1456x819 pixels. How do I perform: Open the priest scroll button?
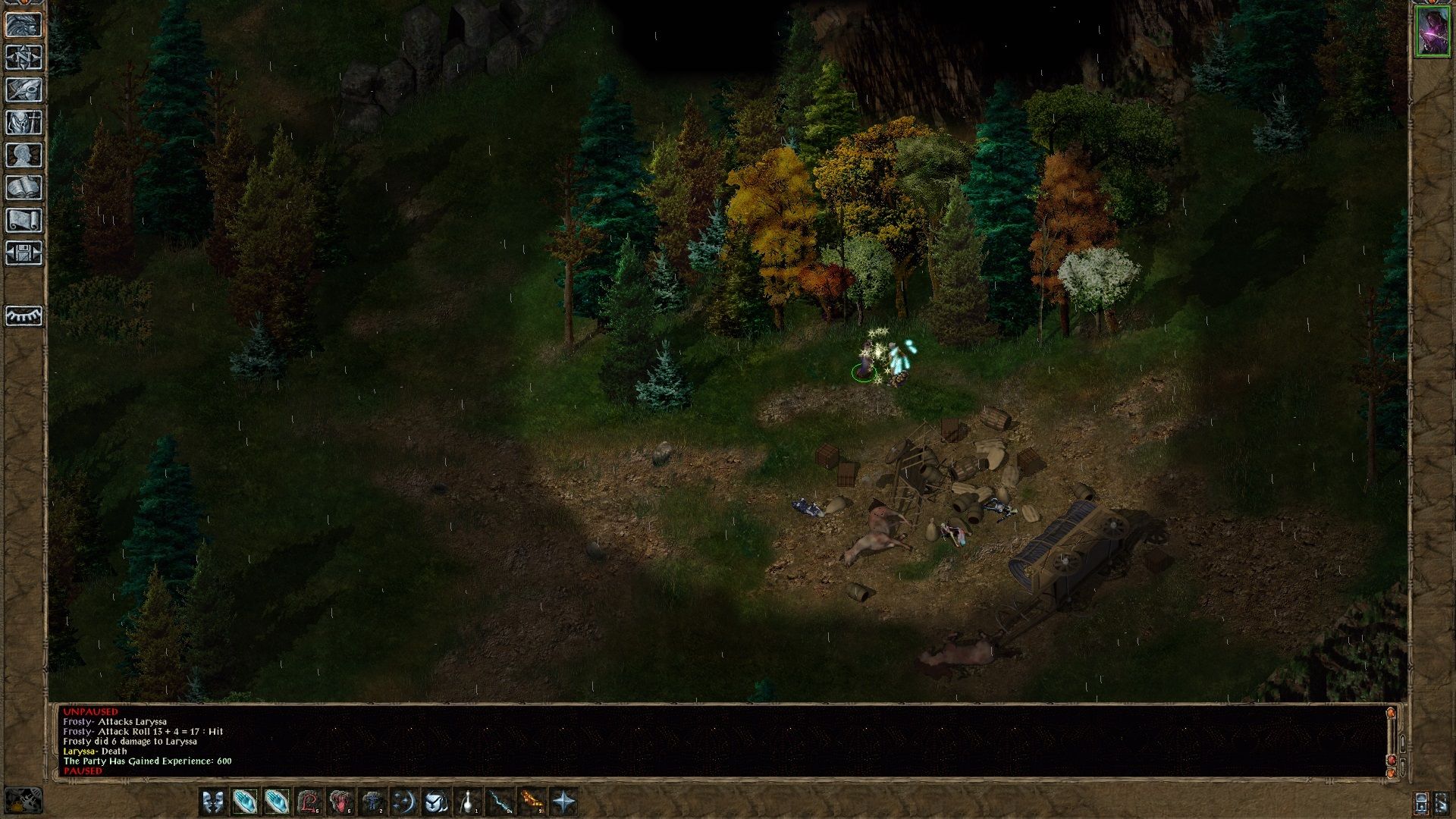(24, 220)
